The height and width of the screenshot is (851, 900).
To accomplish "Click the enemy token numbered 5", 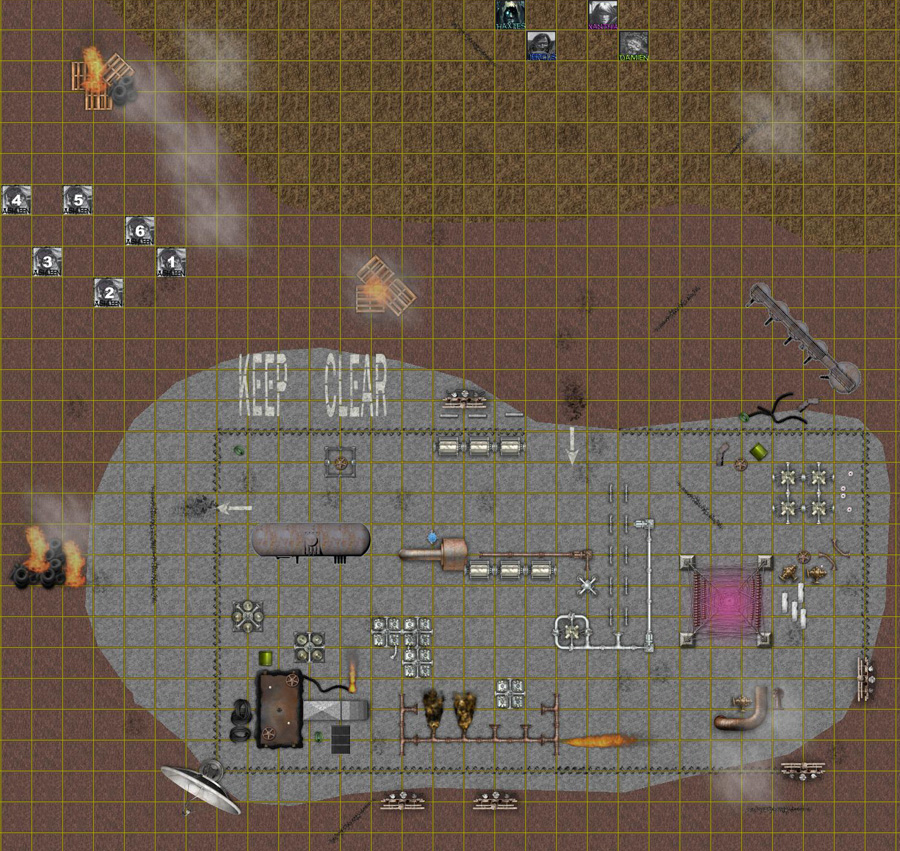I will [x=78, y=200].
